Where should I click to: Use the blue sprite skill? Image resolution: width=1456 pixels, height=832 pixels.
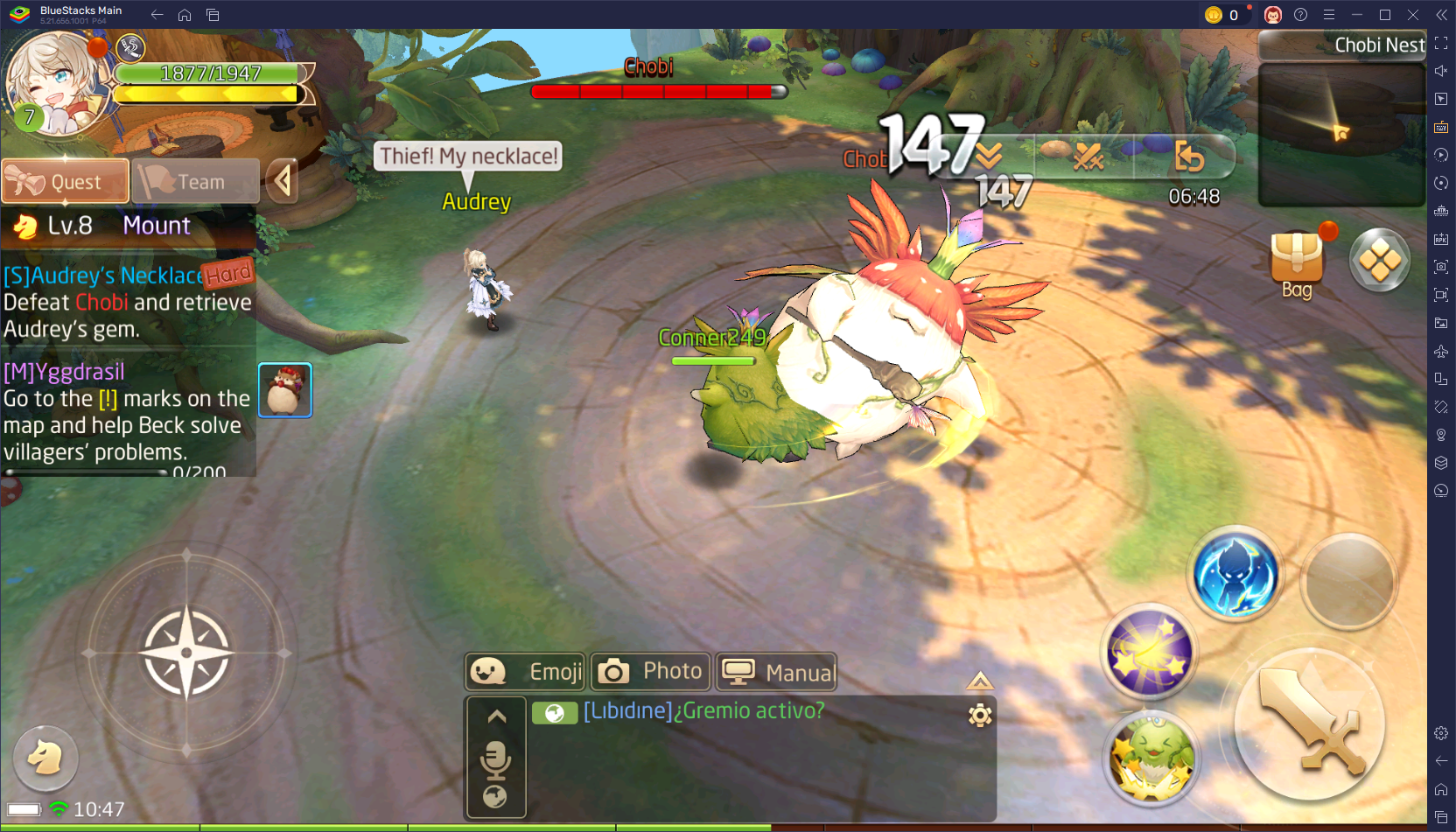(x=1235, y=576)
